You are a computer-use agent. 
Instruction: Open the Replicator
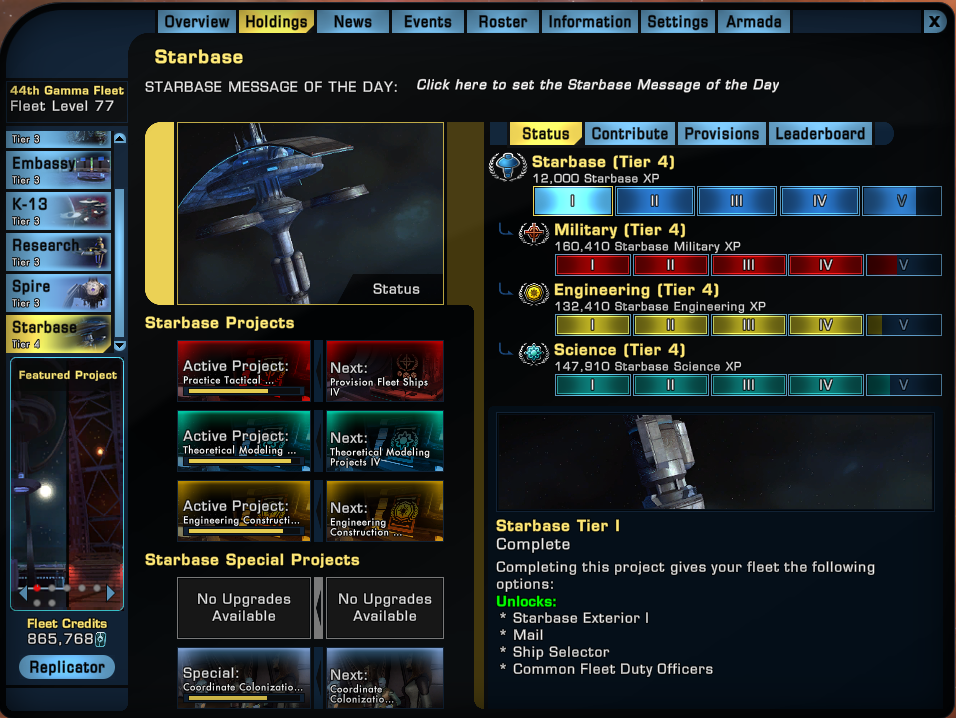[67, 667]
